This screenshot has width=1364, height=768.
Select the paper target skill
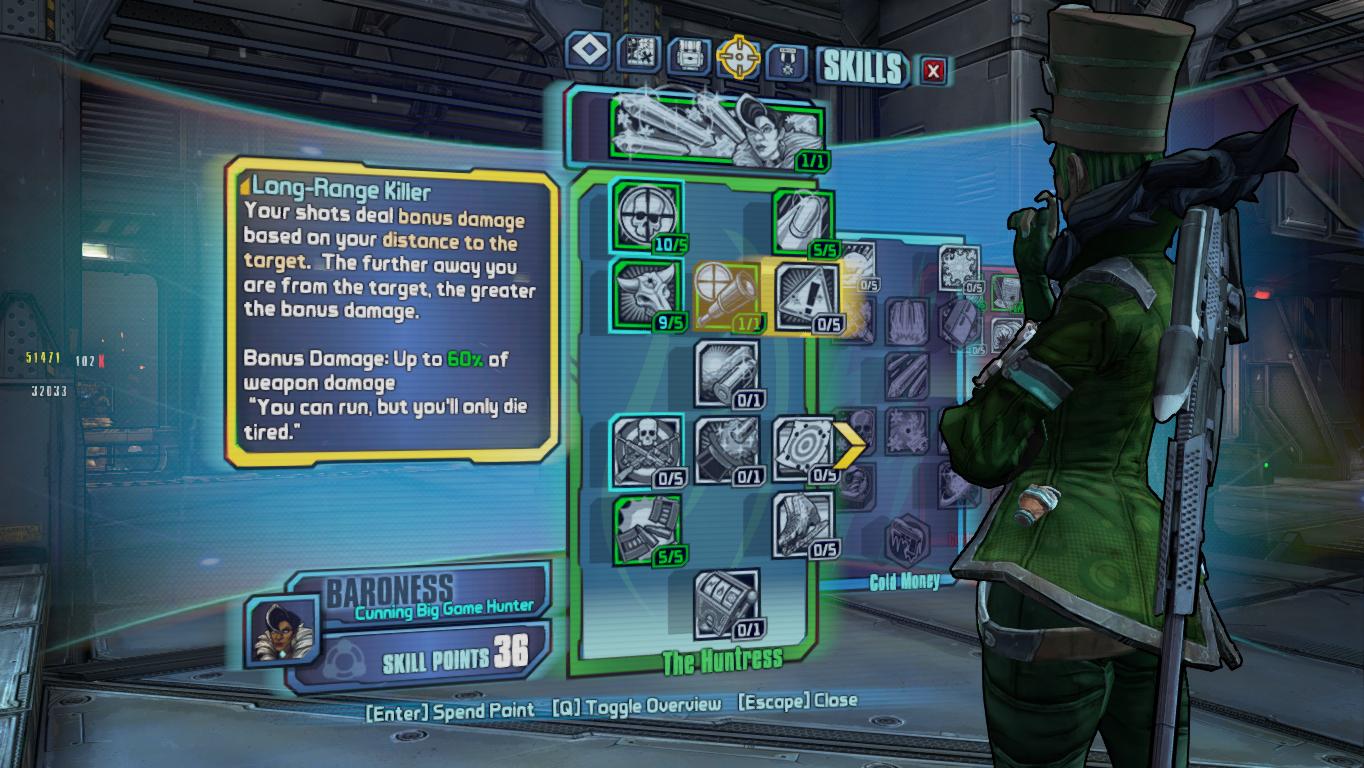802,449
